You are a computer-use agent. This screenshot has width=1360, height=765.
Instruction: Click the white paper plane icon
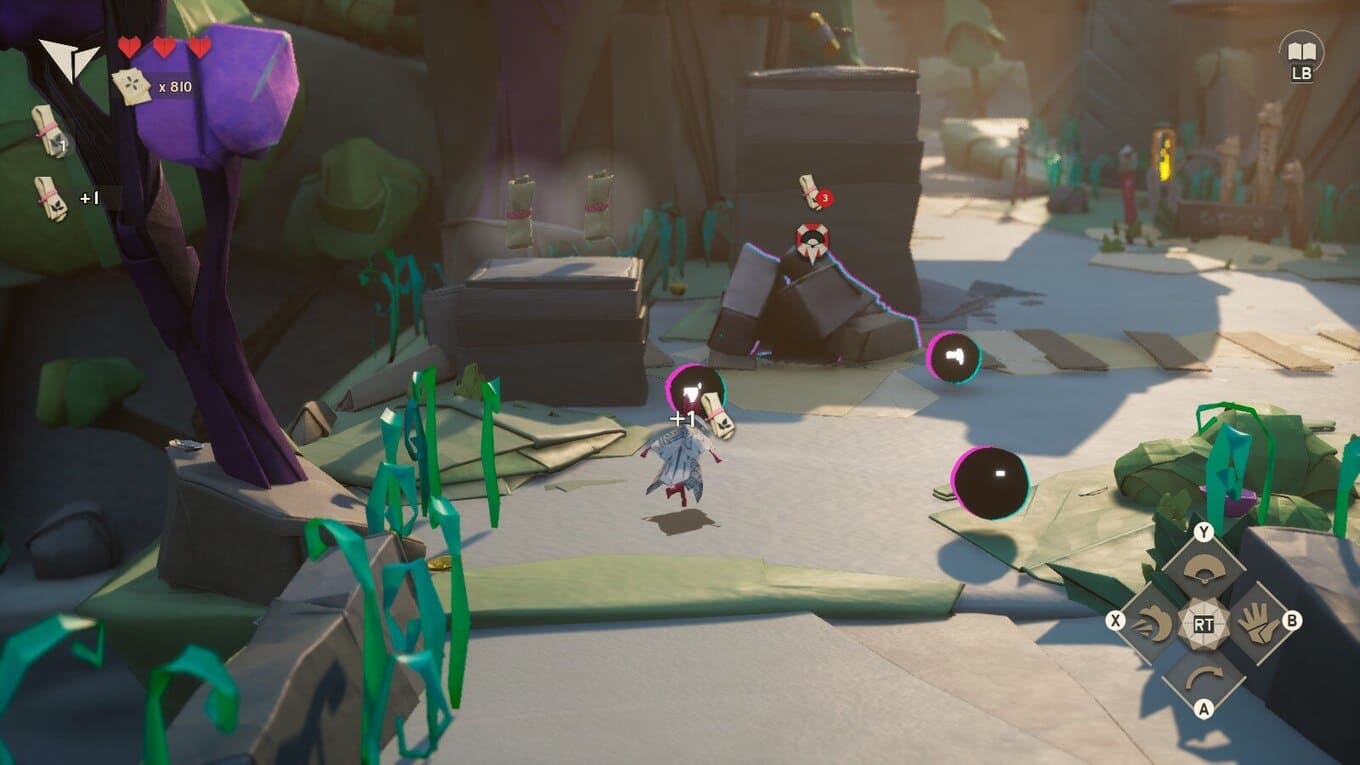coord(68,58)
